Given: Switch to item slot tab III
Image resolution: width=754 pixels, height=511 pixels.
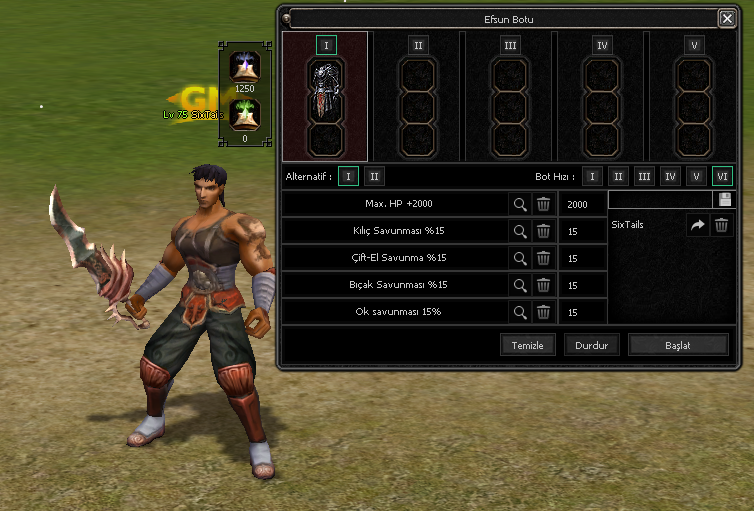Looking at the screenshot, I should pyautogui.click(x=511, y=45).
